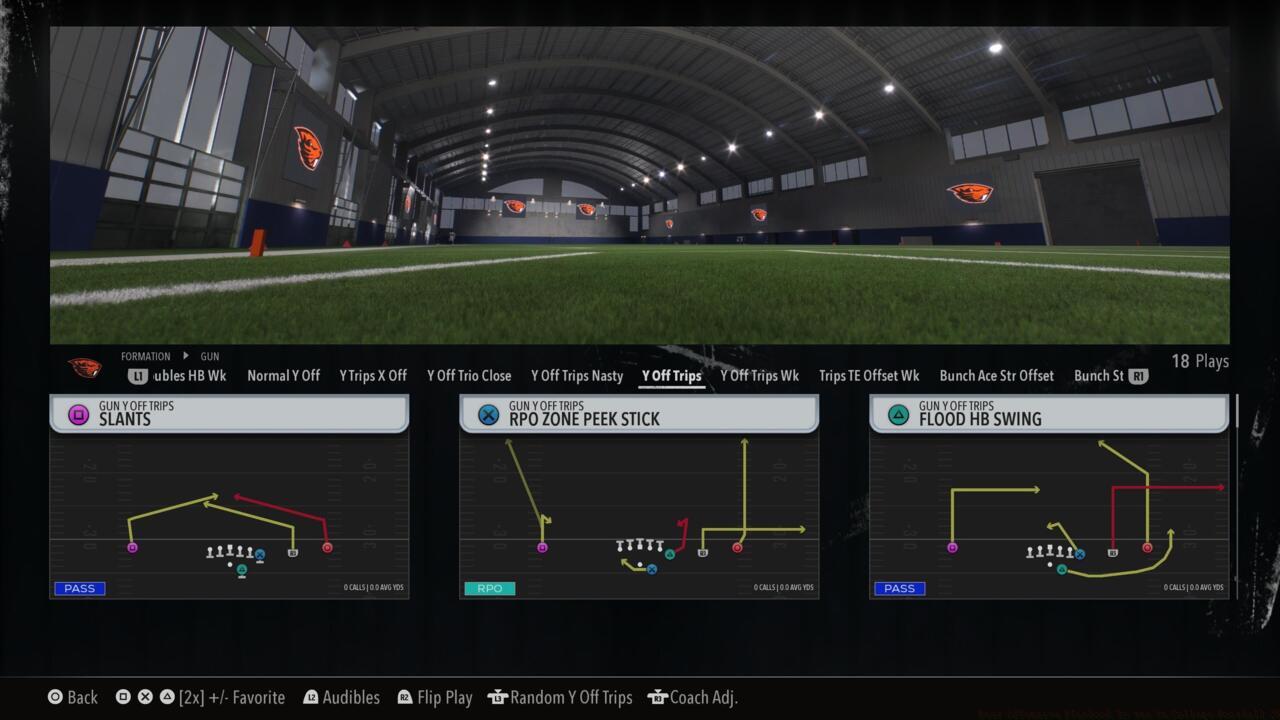Switch to the Y Off Trips Nasty tab

coord(576,376)
